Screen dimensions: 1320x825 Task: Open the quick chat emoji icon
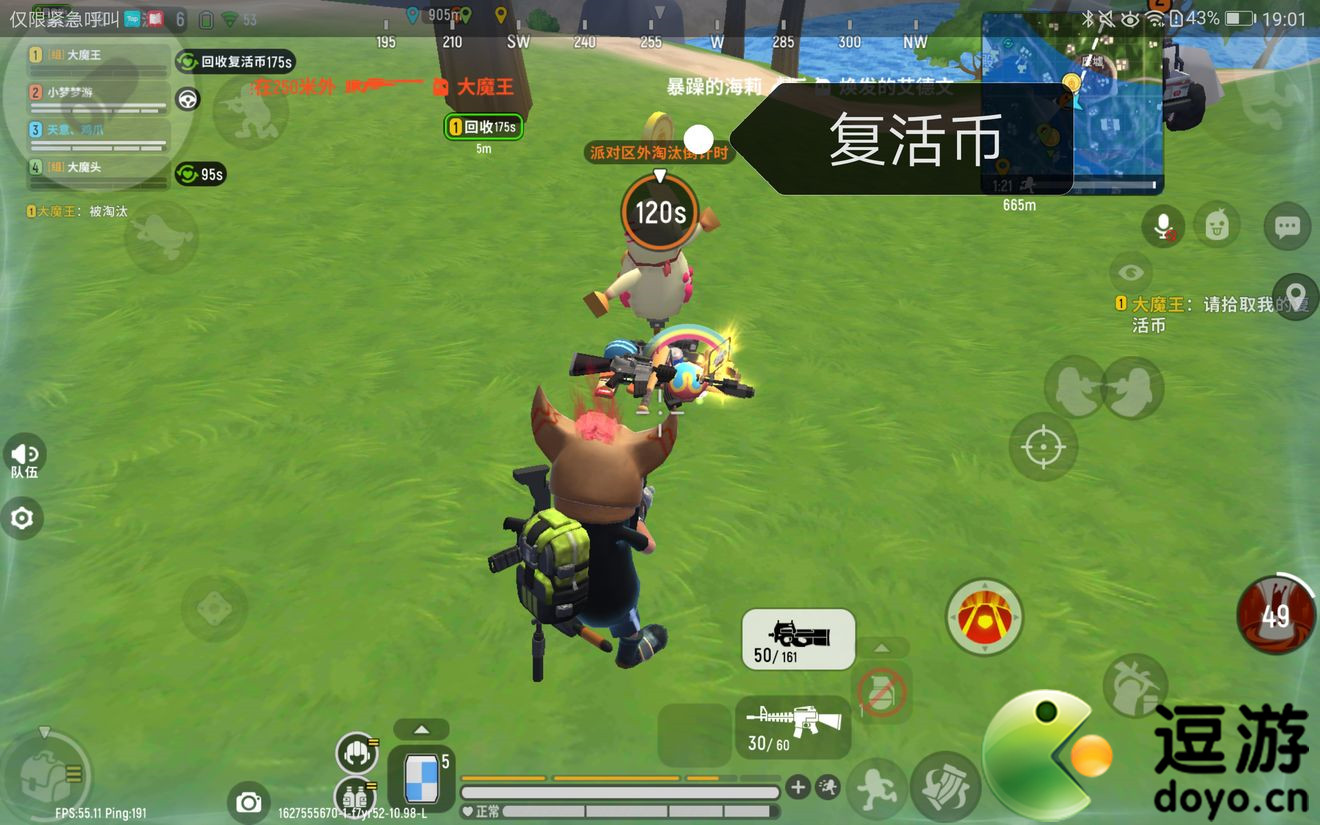[1216, 226]
